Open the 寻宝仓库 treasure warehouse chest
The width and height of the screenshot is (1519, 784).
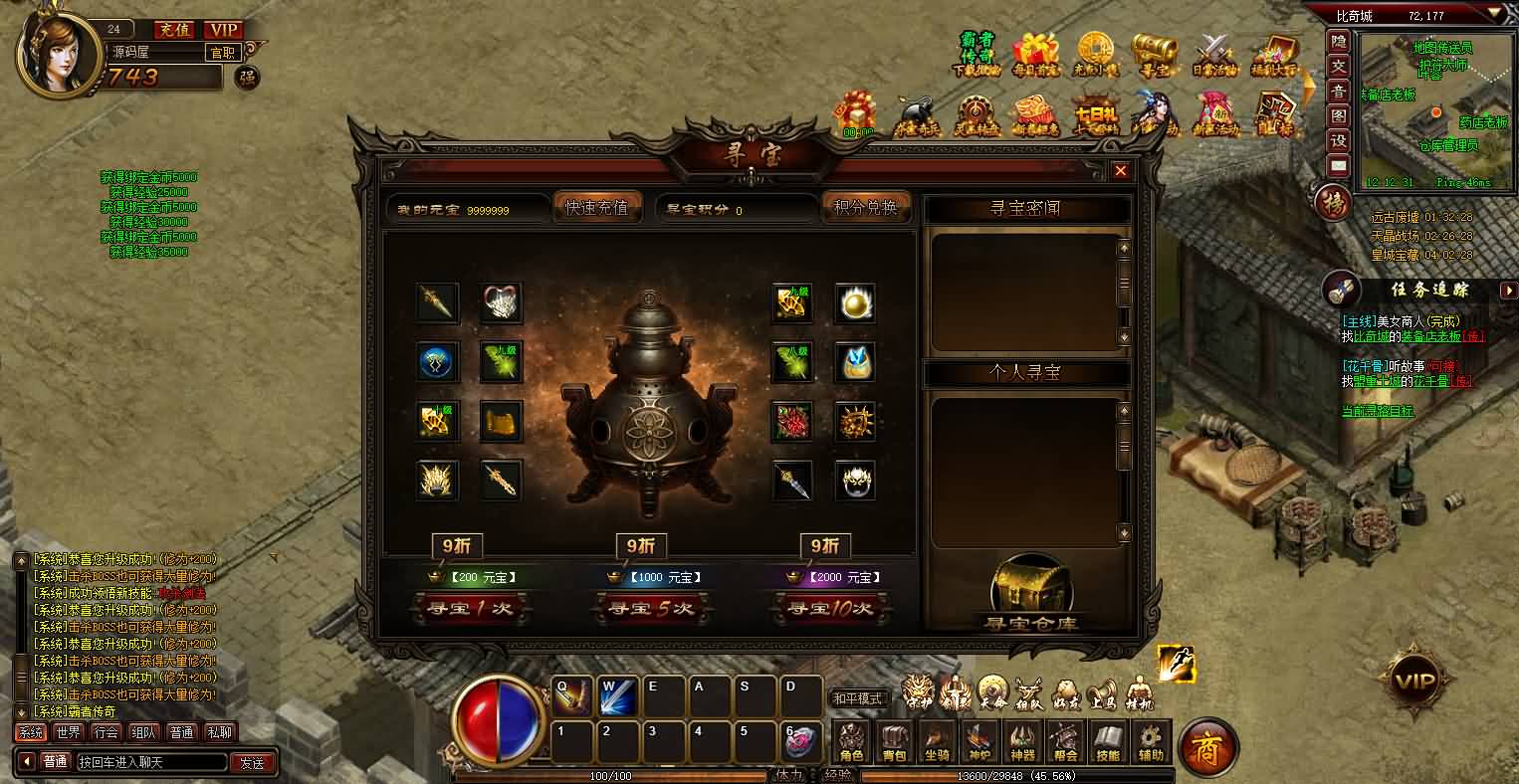(1031, 595)
